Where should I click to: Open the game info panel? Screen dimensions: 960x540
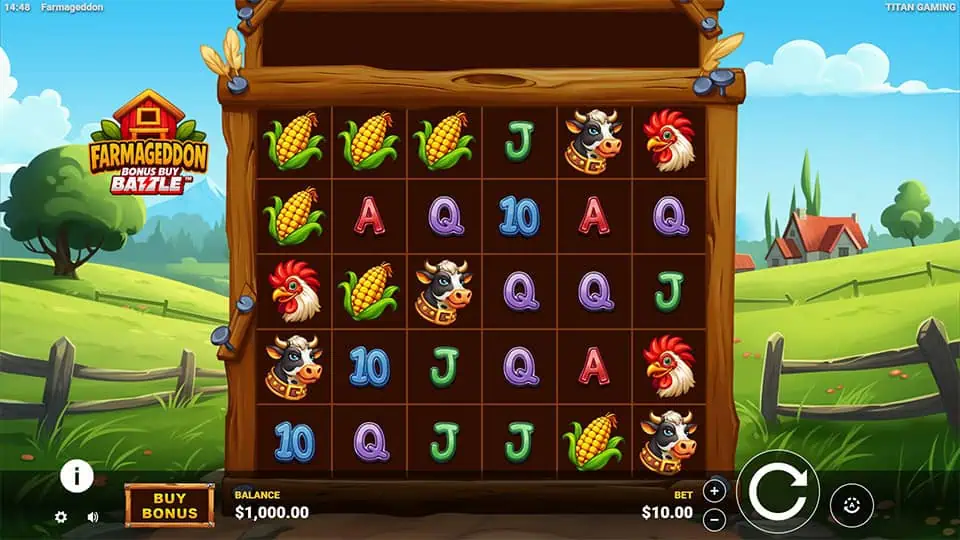click(x=77, y=476)
